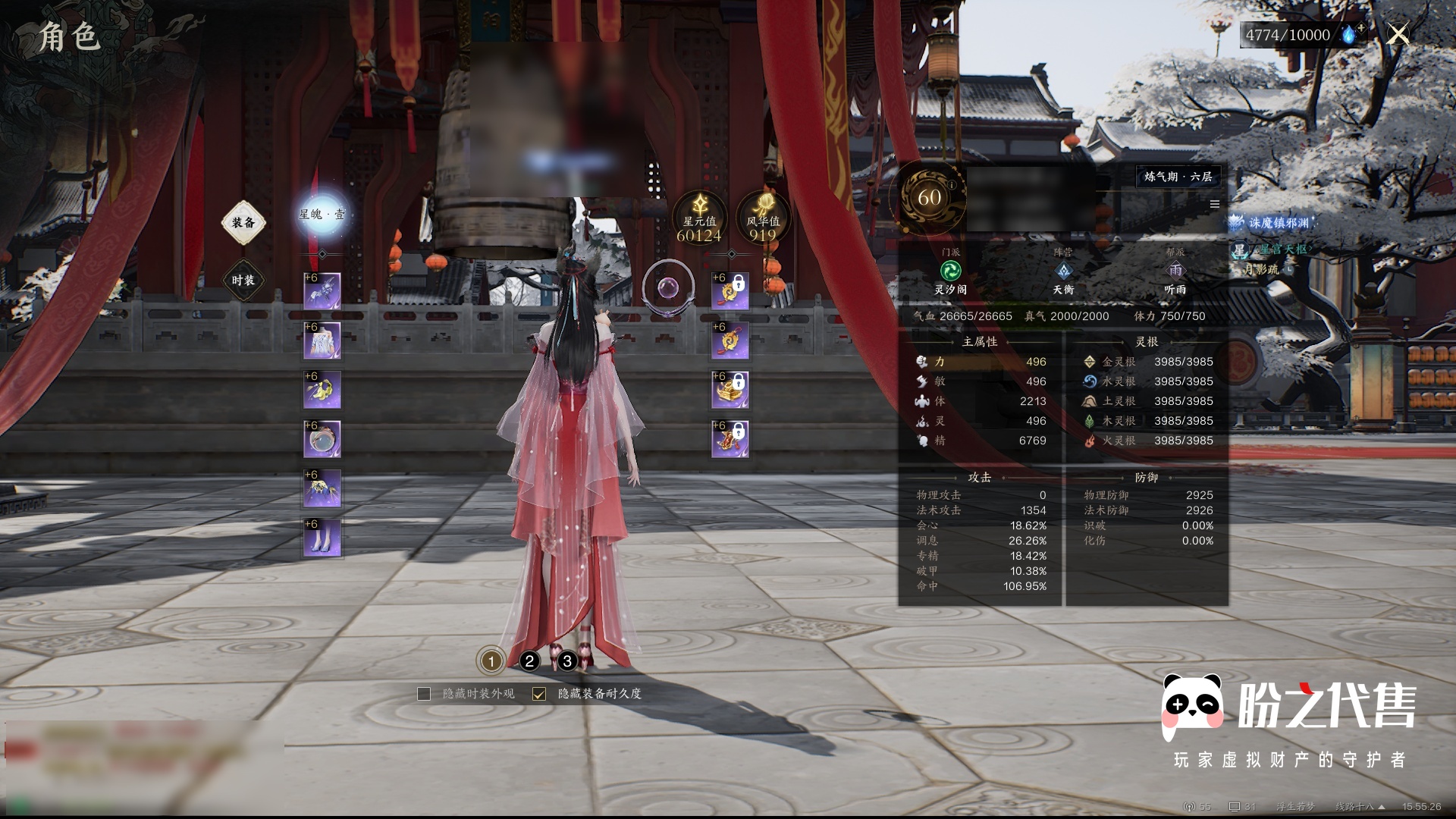Image resolution: width=1456 pixels, height=819 pixels.
Task: Choose equipment preset 2
Action: [x=529, y=661]
